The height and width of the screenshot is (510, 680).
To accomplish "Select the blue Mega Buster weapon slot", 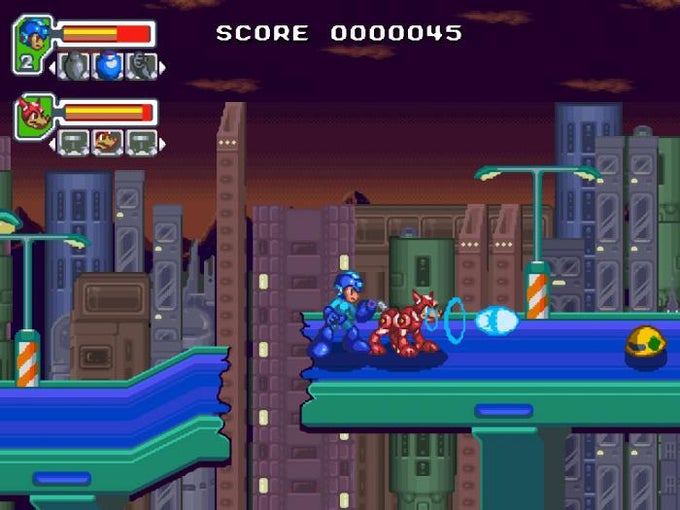I will tap(107, 67).
